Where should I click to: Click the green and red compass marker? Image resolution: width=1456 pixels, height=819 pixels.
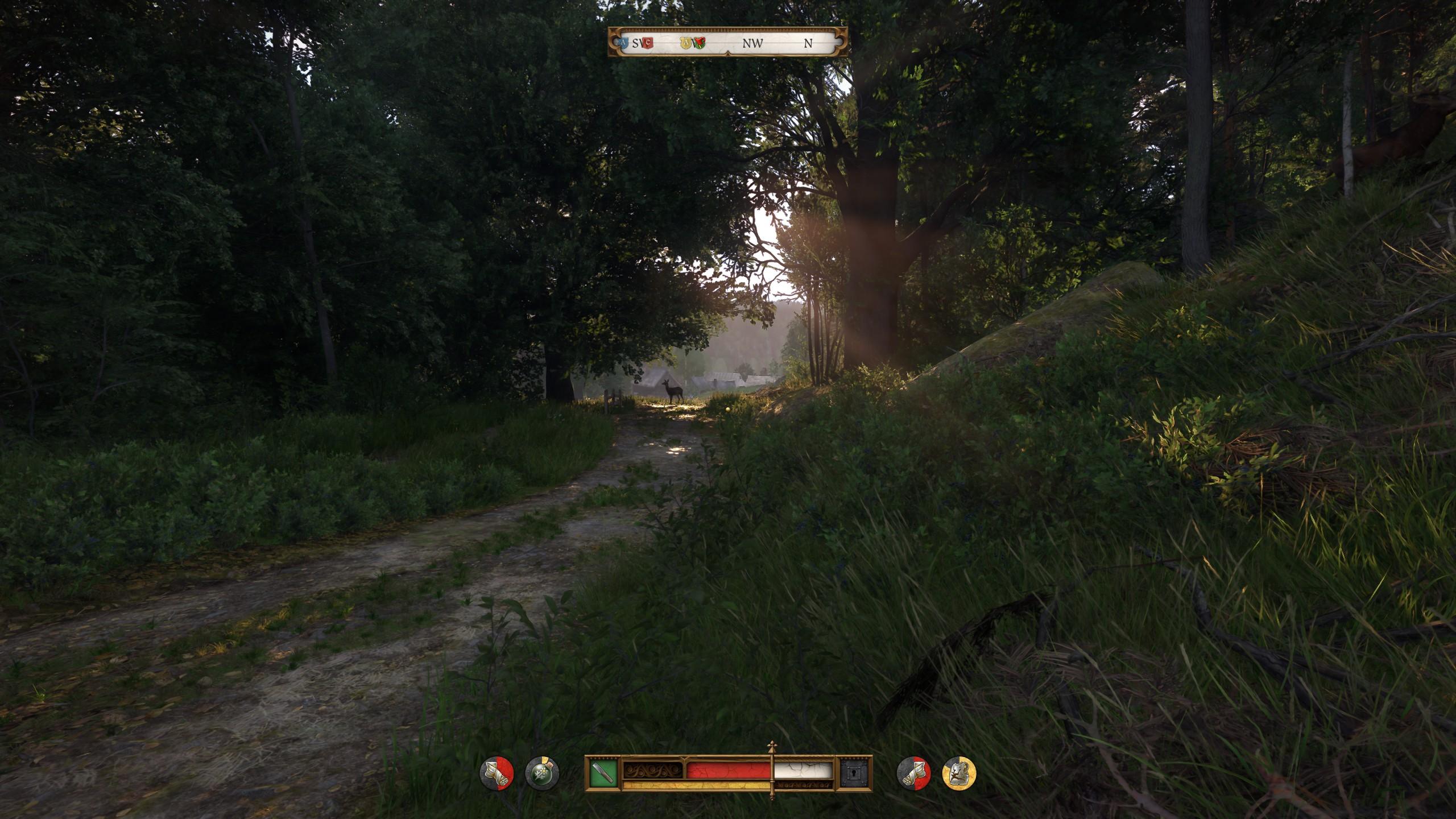click(x=700, y=43)
